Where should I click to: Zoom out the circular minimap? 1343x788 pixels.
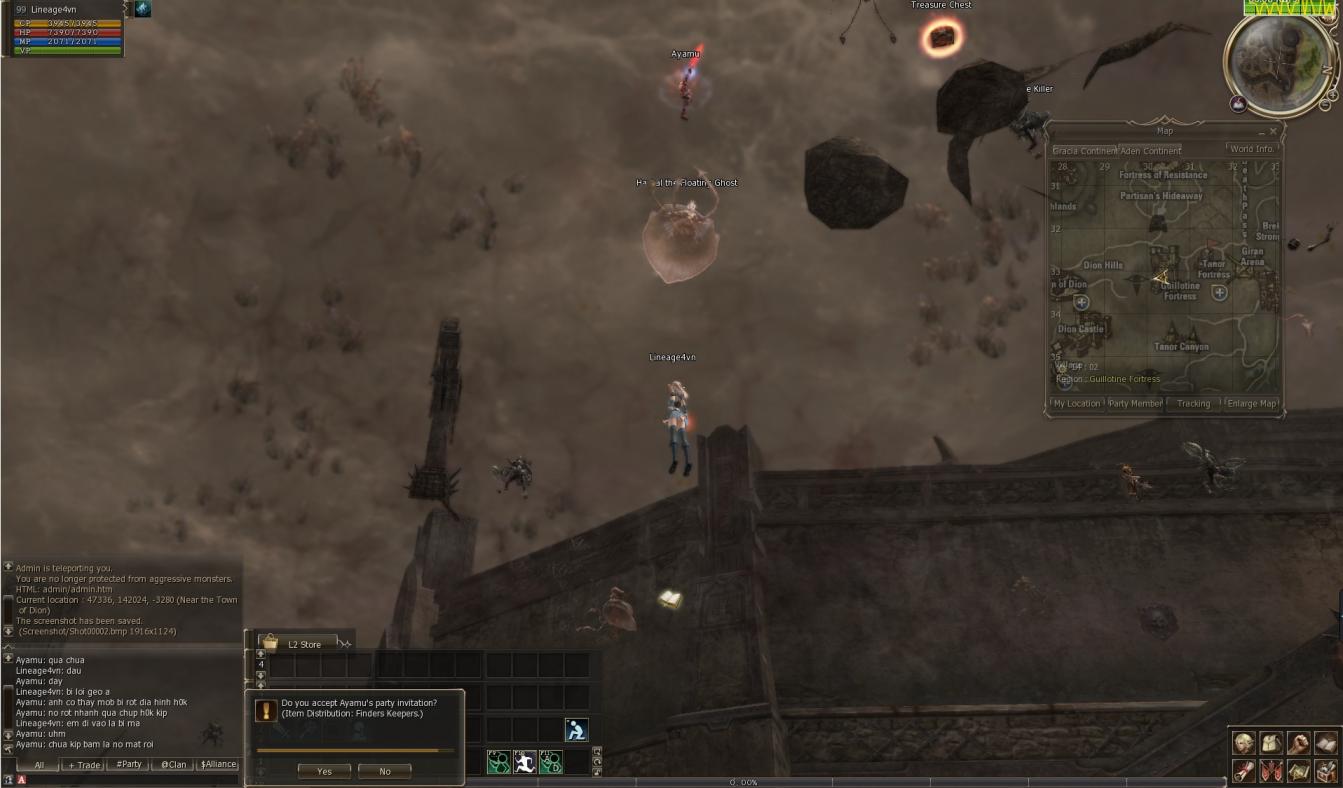point(1327,104)
